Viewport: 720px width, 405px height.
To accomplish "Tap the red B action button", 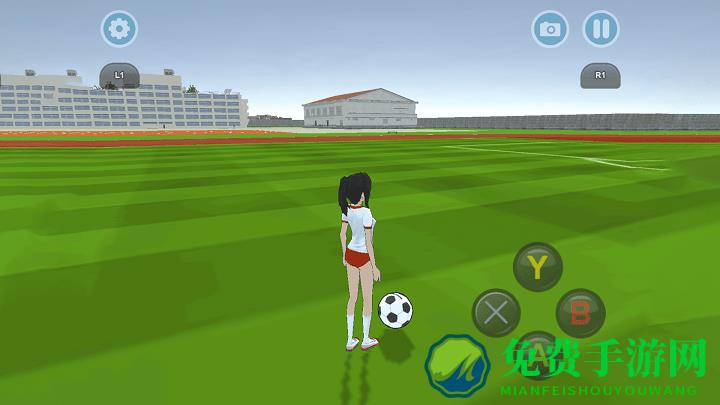I will (580, 313).
